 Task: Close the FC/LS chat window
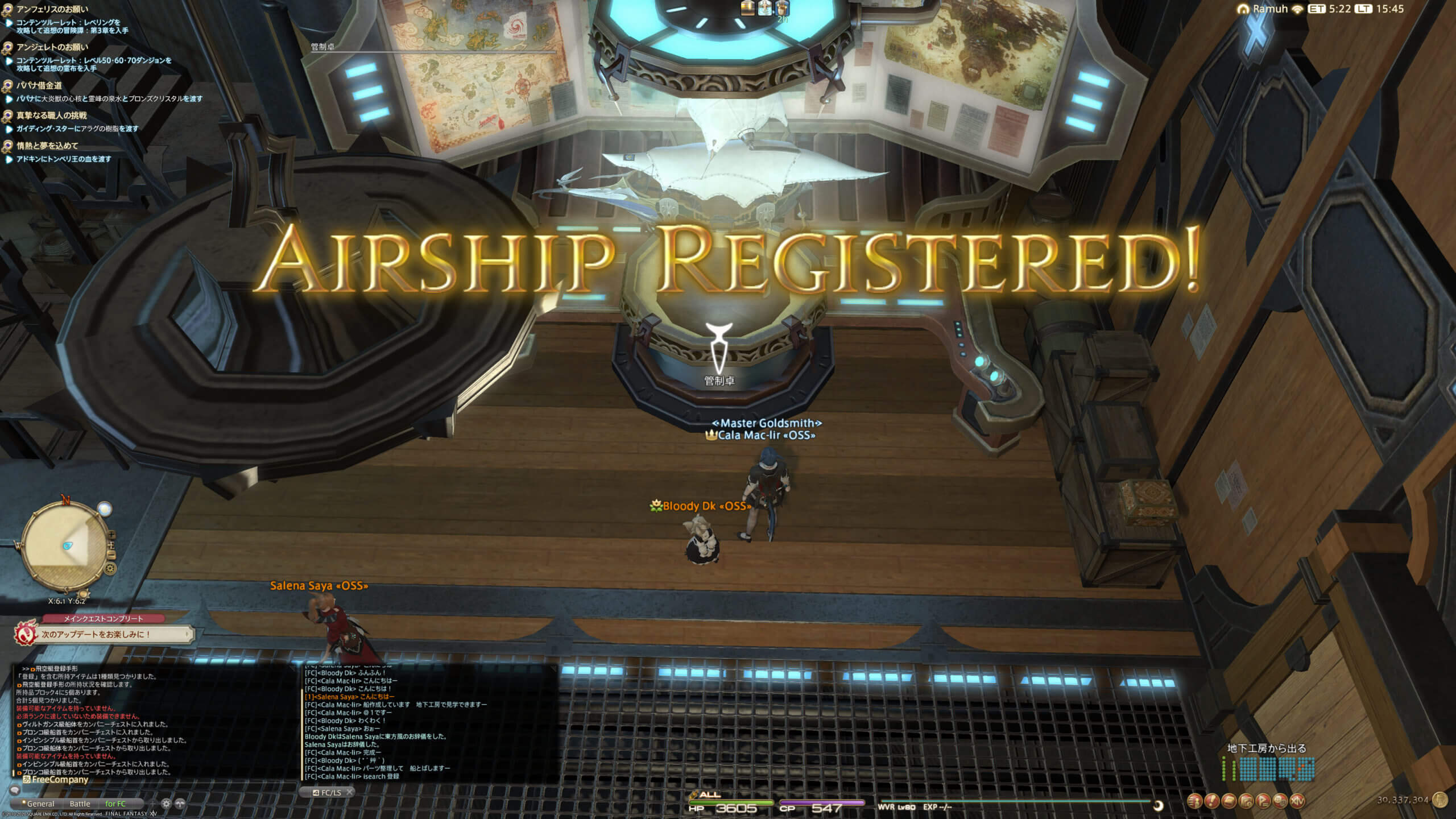350,792
